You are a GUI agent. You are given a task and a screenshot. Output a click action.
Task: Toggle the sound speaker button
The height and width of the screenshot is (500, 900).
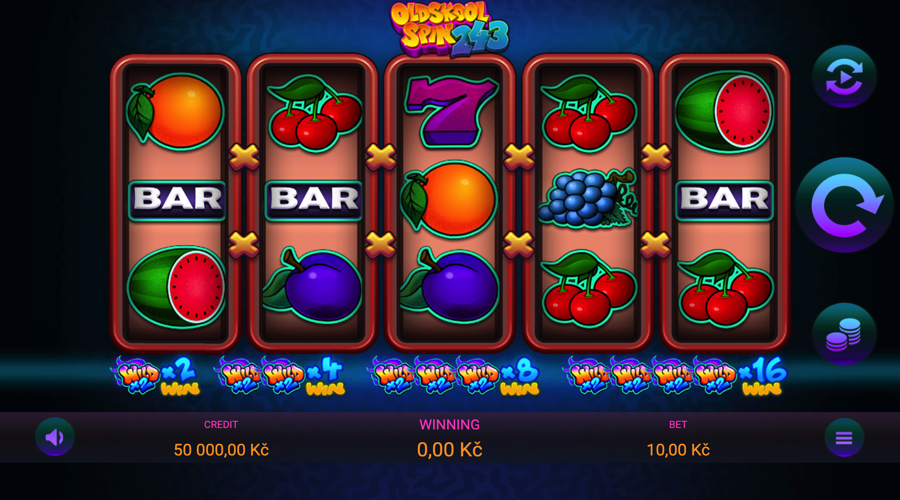[x=55, y=437]
